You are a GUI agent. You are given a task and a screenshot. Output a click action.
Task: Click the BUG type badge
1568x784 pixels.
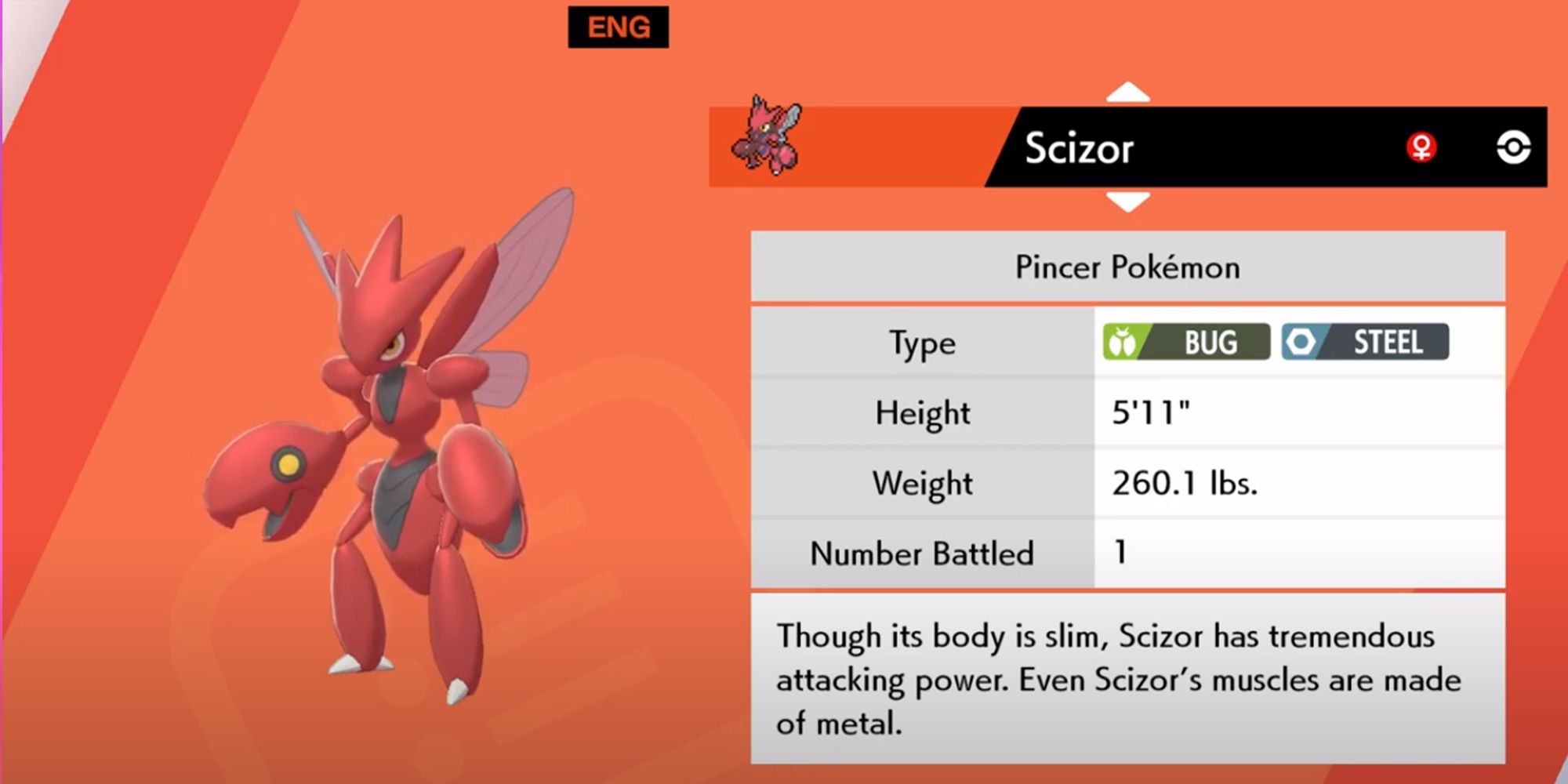1186,342
